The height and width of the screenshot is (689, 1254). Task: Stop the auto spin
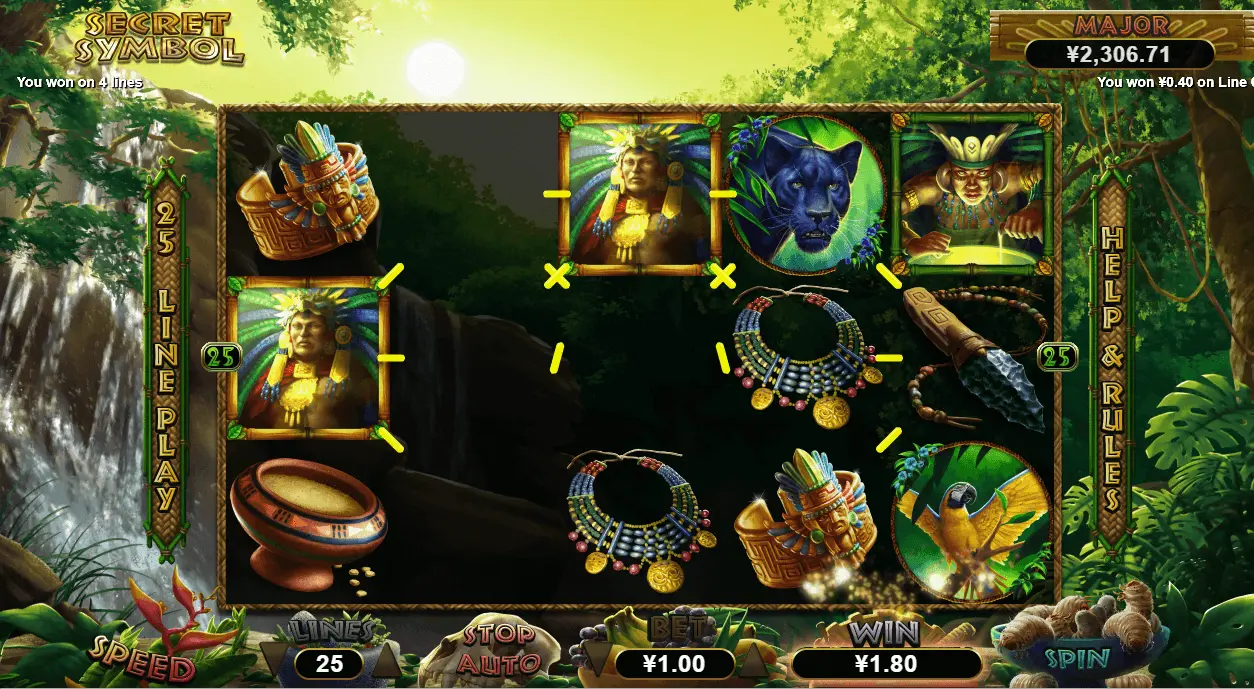[497, 648]
